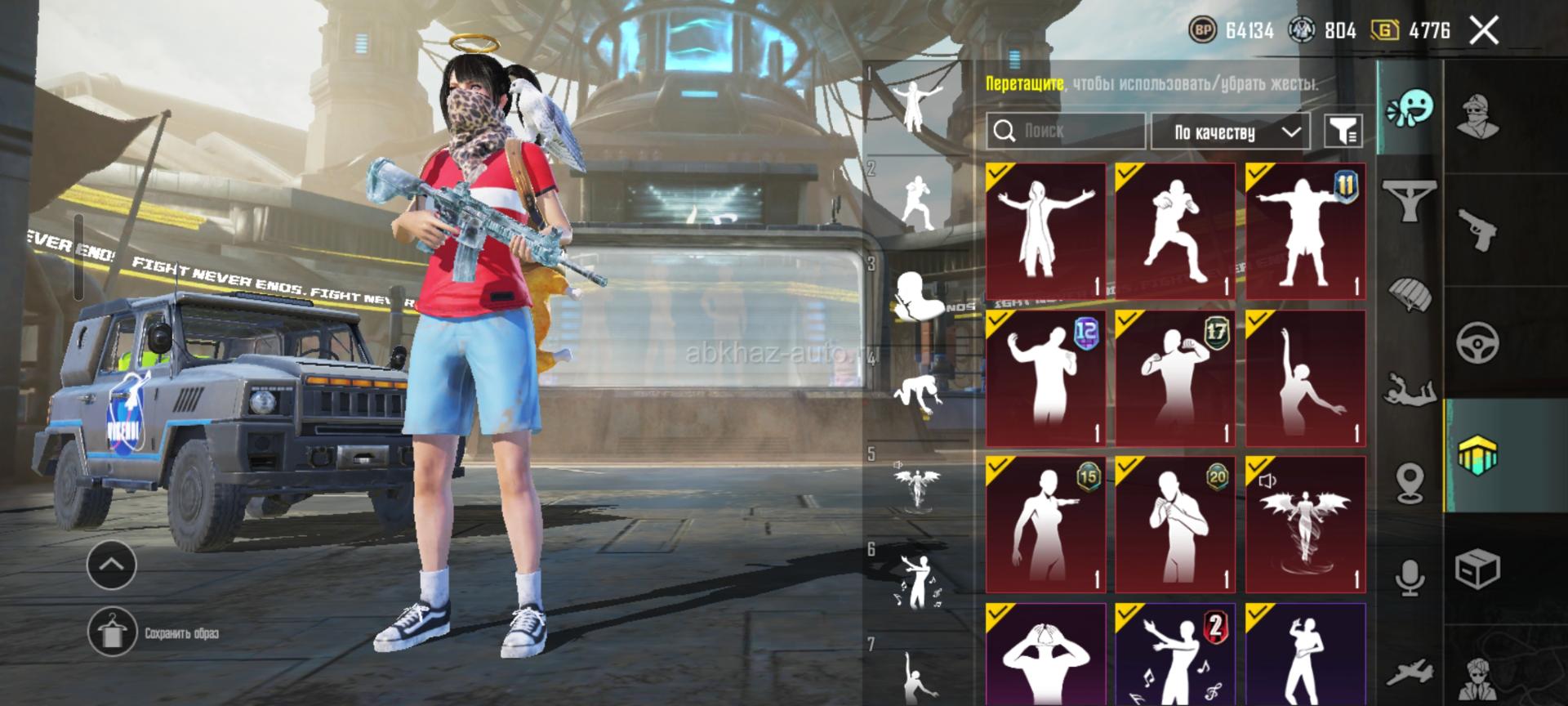Open the crate box category
This screenshot has width=1568, height=706.
[1477, 568]
